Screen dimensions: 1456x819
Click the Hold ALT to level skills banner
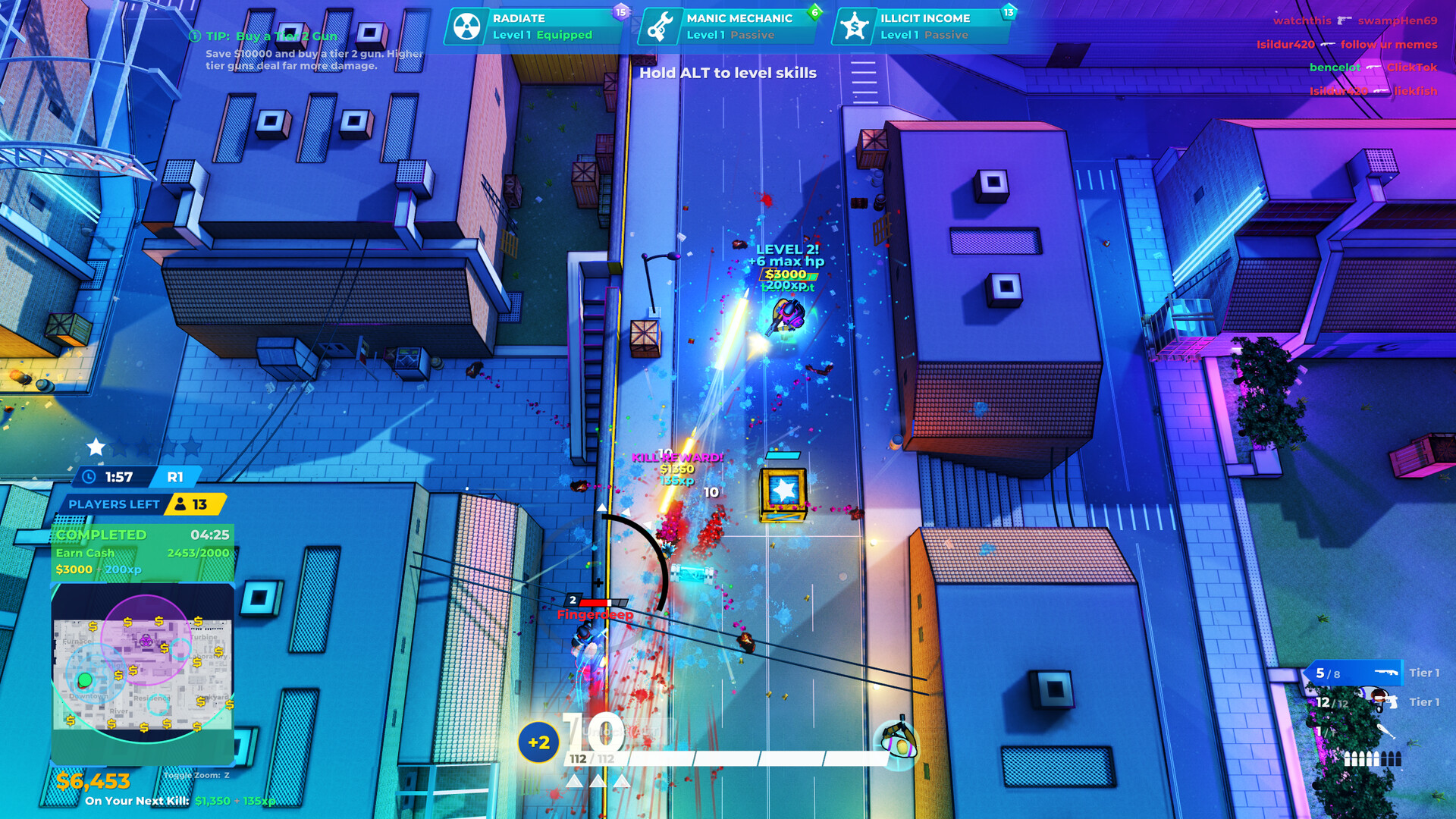(726, 74)
